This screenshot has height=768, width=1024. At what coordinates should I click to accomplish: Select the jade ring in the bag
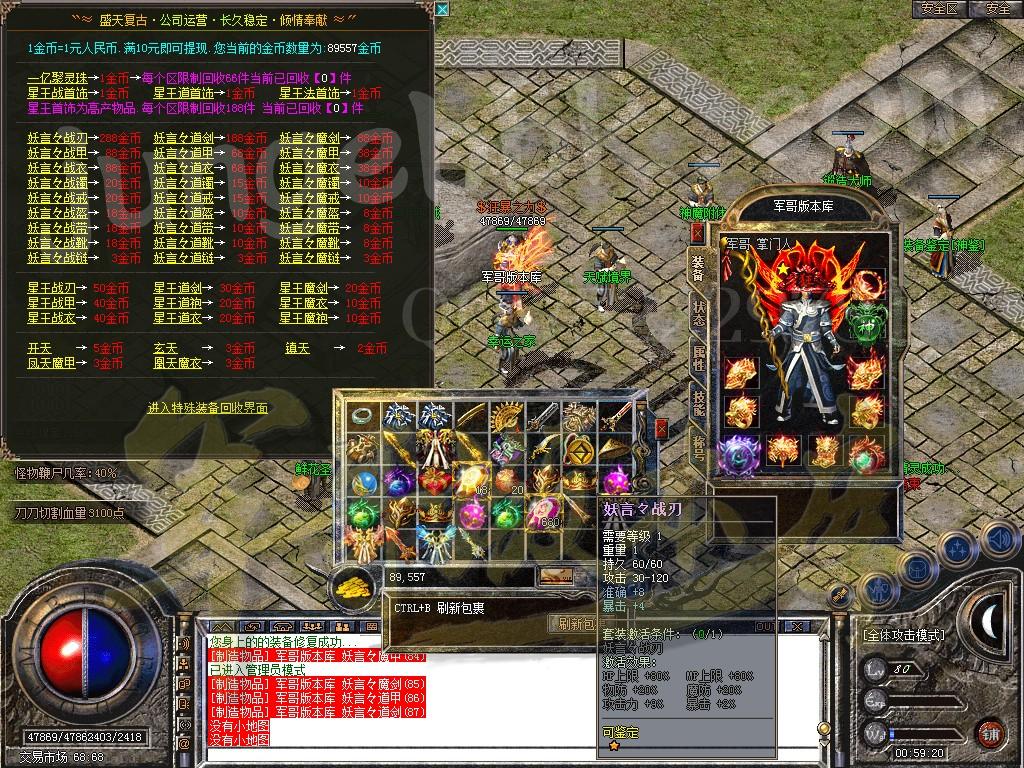click(x=362, y=416)
